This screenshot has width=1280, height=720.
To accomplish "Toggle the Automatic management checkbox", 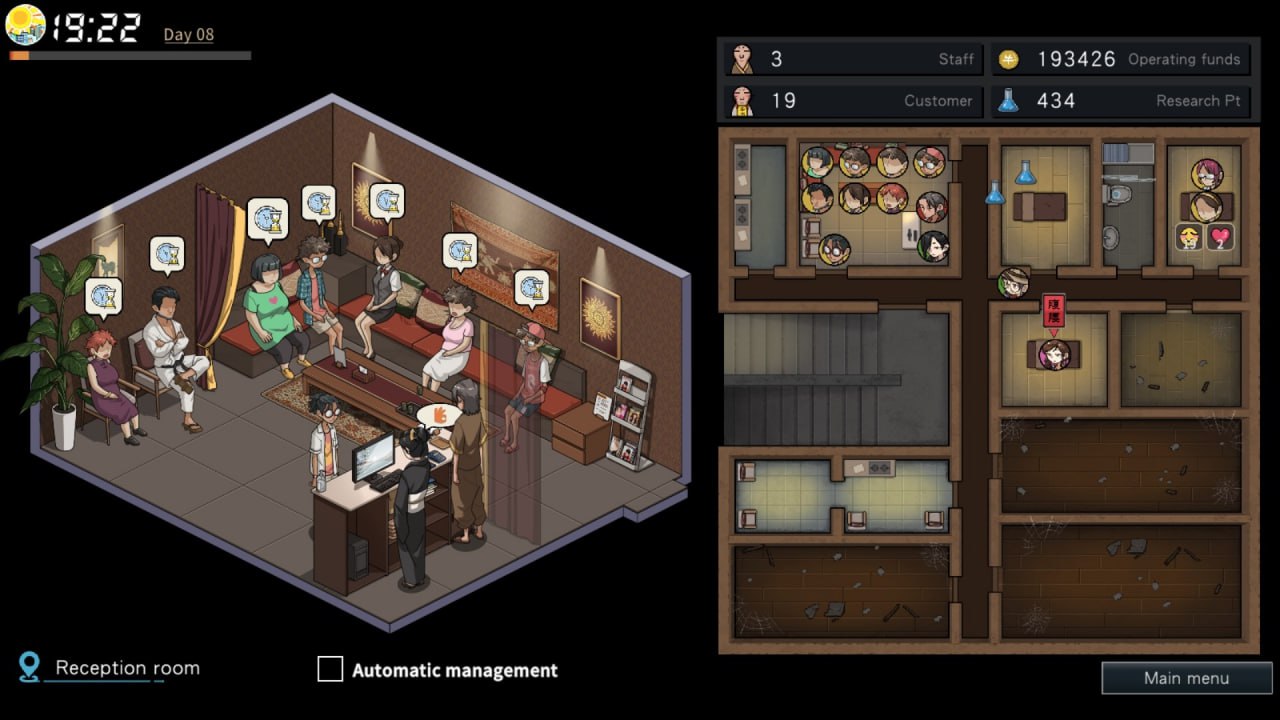I will pyautogui.click(x=330, y=669).
